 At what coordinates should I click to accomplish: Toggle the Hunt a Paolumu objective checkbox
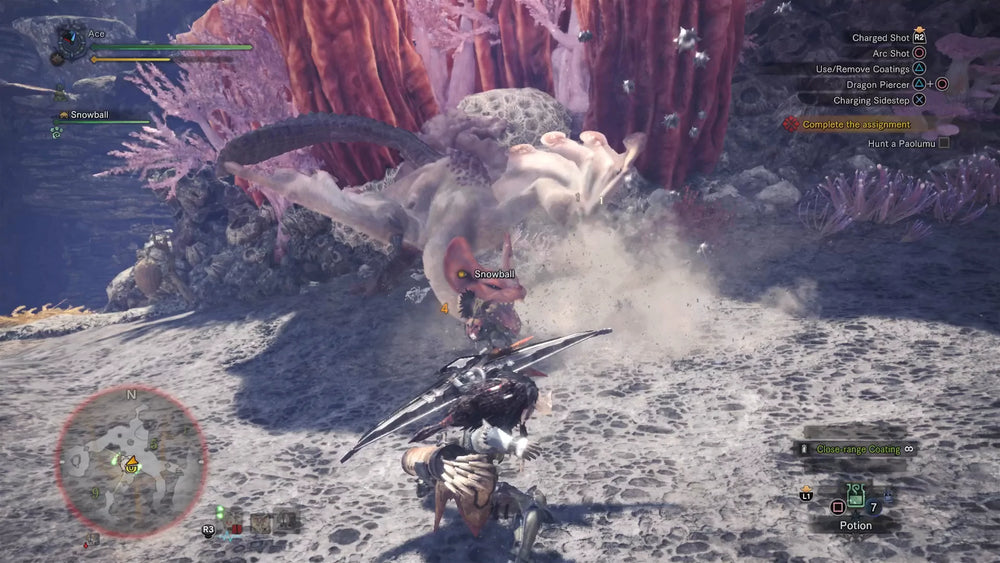[x=943, y=143]
